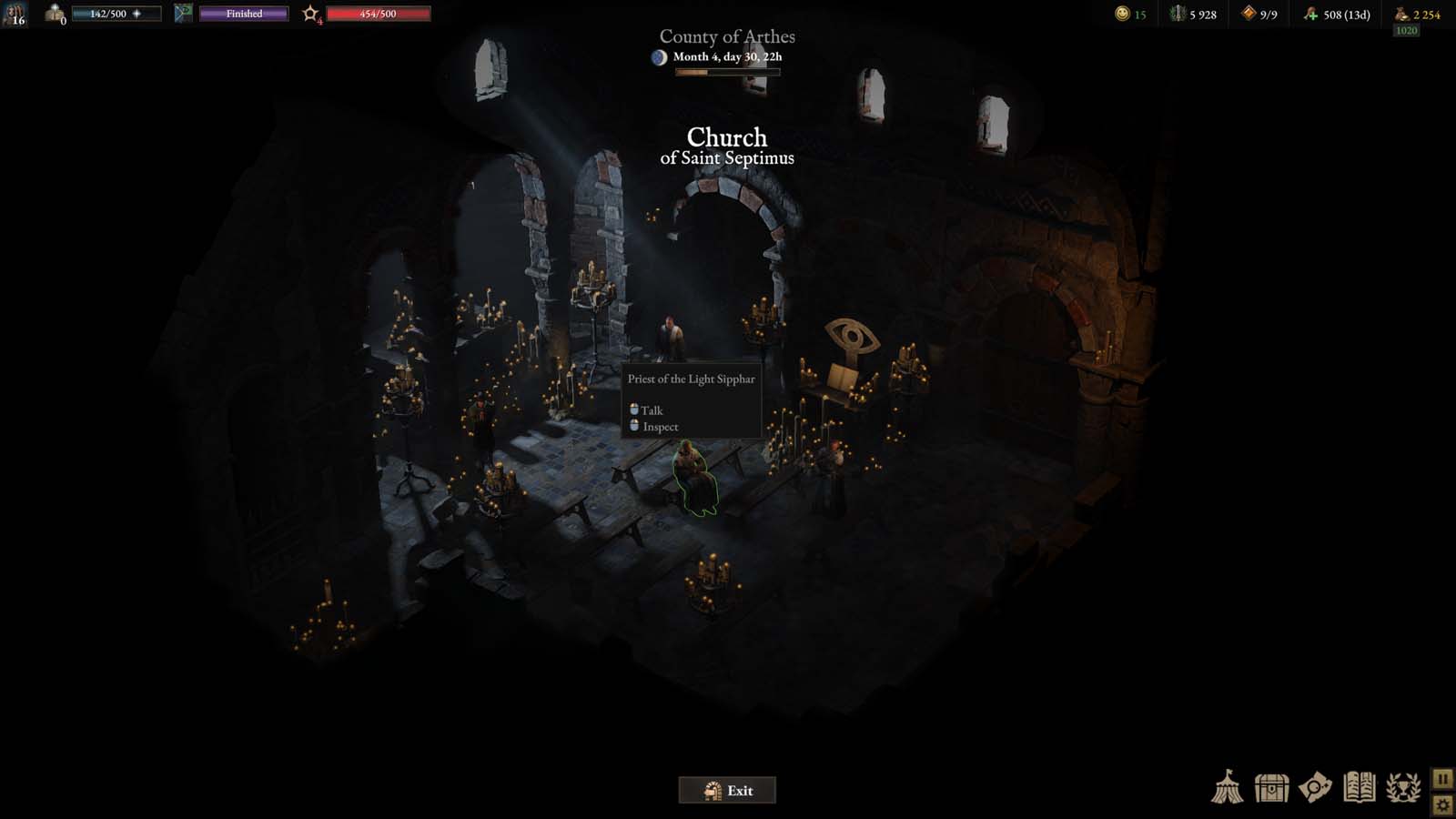Image resolution: width=1456 pixels, height=819 pixels.
Task: Open the trophy laurel achievements screen
Action: coord(1403,787)
